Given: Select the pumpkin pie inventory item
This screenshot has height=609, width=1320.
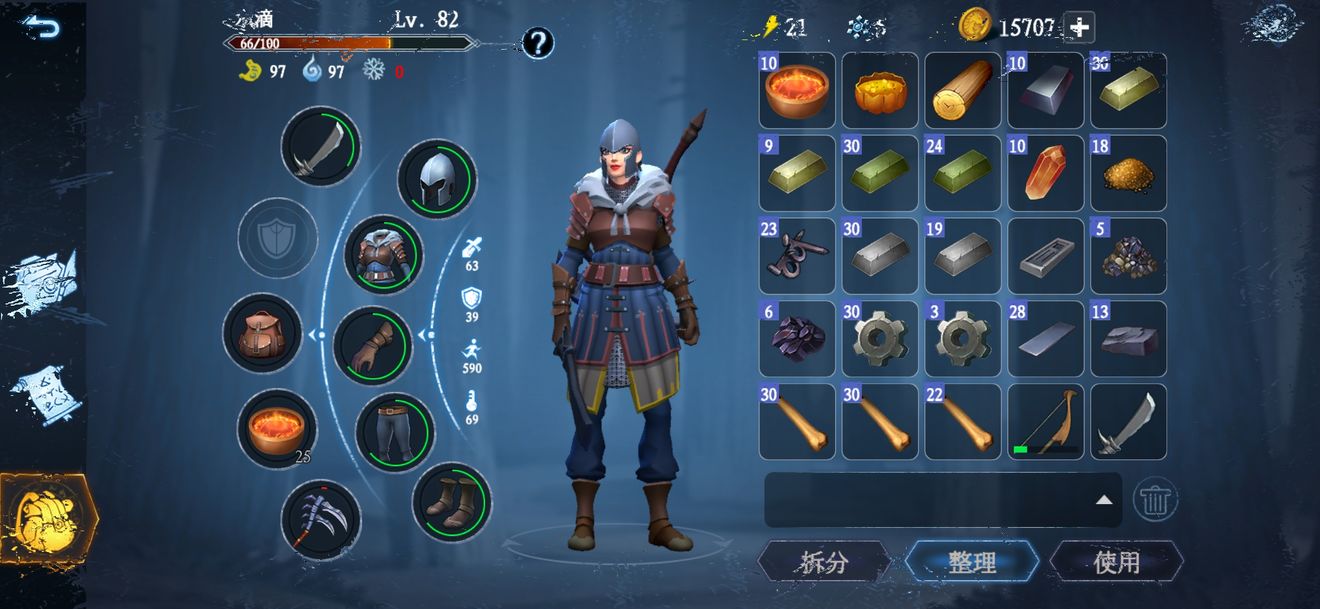Looking at the screenshot, I should (880, 91).
